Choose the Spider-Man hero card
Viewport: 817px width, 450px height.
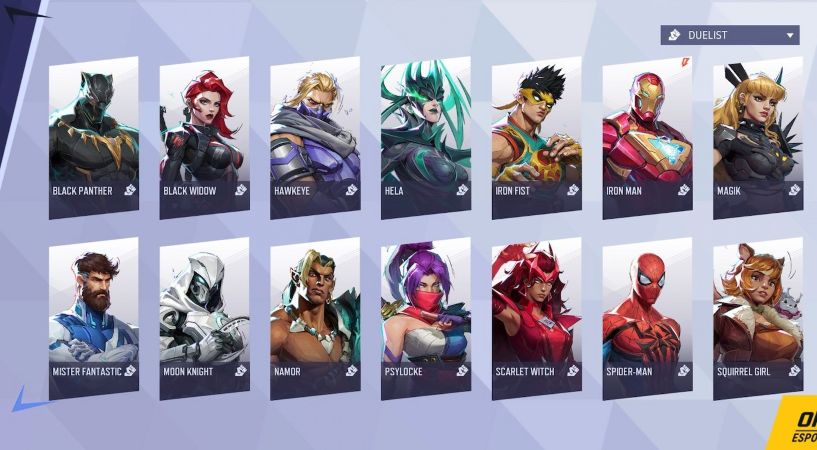click(x=647, y=317)
